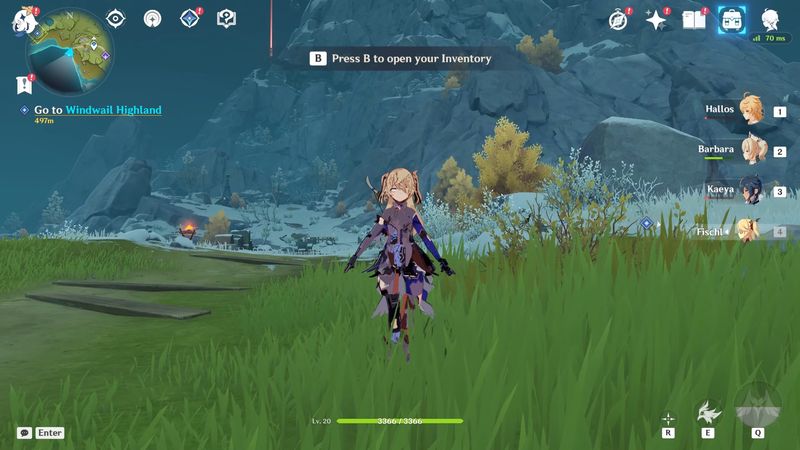Viewport: 800px width, 450px height.
Task: Open the character silhouette icon
Action: coord(770,20)
